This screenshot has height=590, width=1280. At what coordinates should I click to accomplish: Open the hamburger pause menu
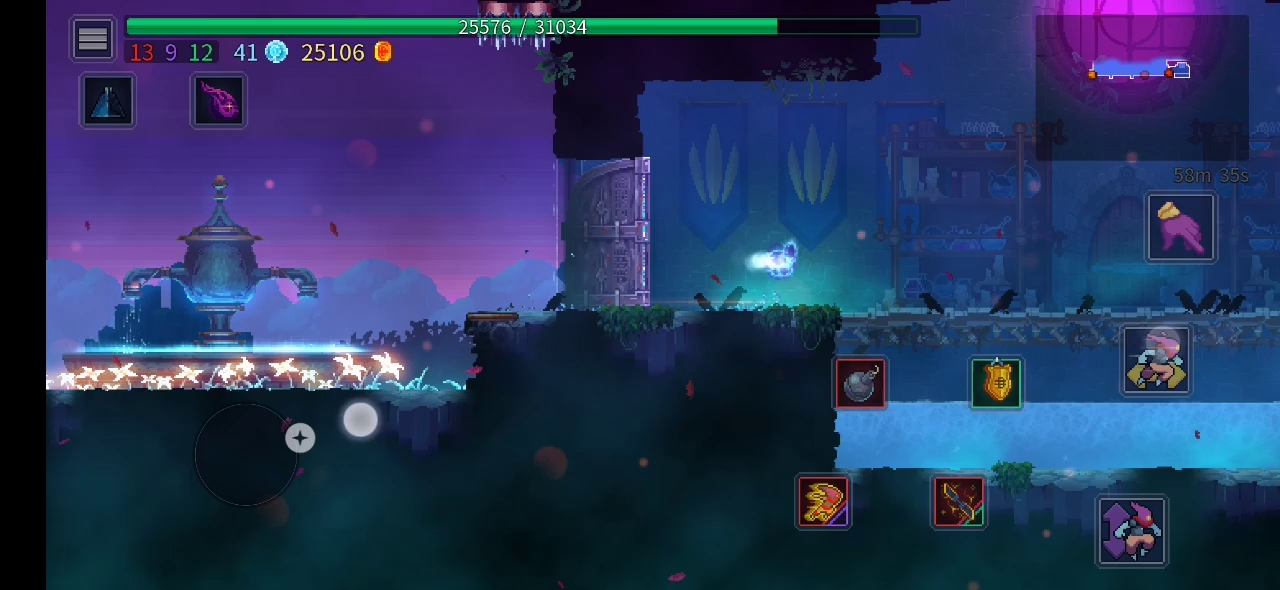(x=93, y=39)
